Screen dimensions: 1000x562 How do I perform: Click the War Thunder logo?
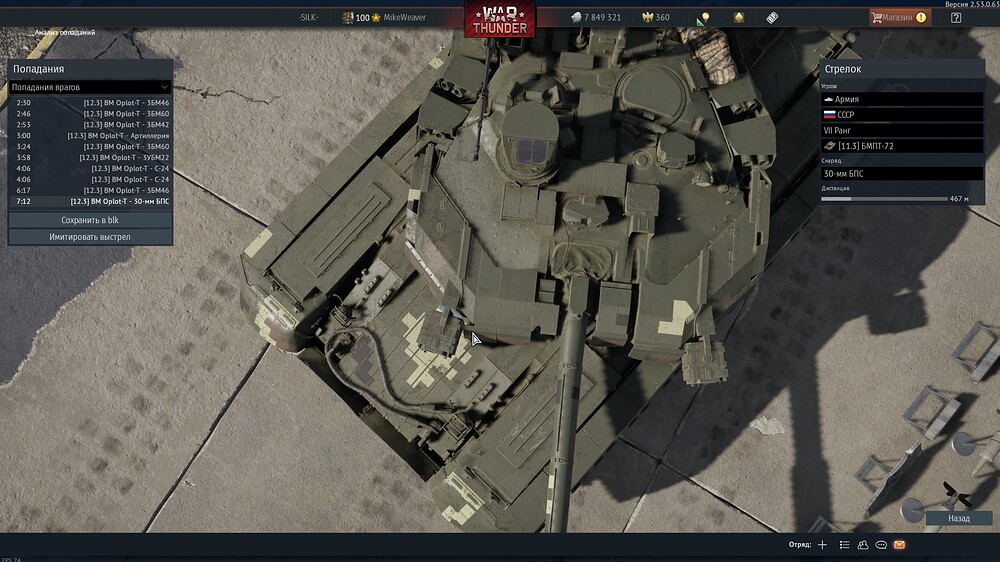coord(500,20)
